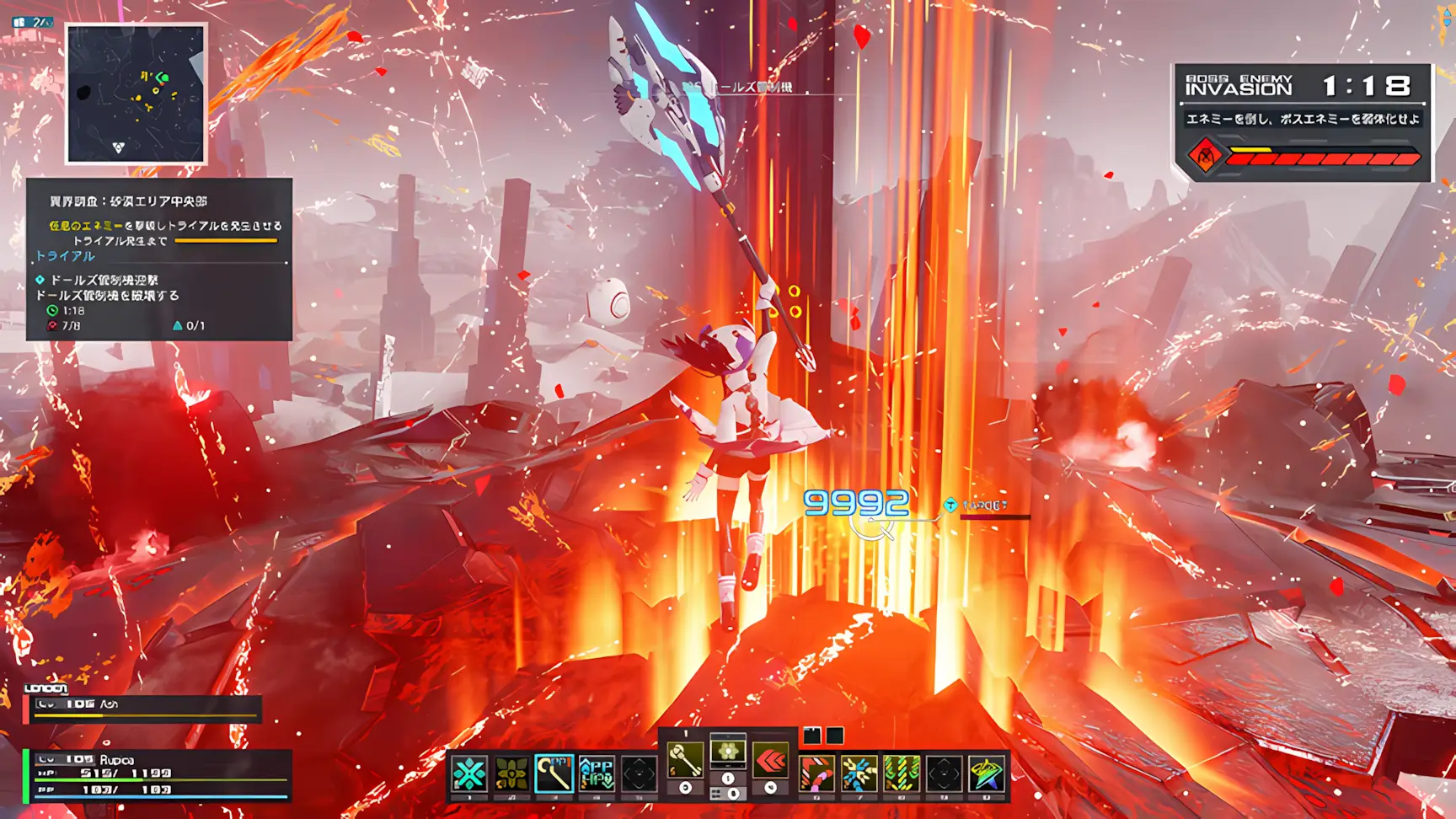Select the party member Ash status panel

(144, 709)
